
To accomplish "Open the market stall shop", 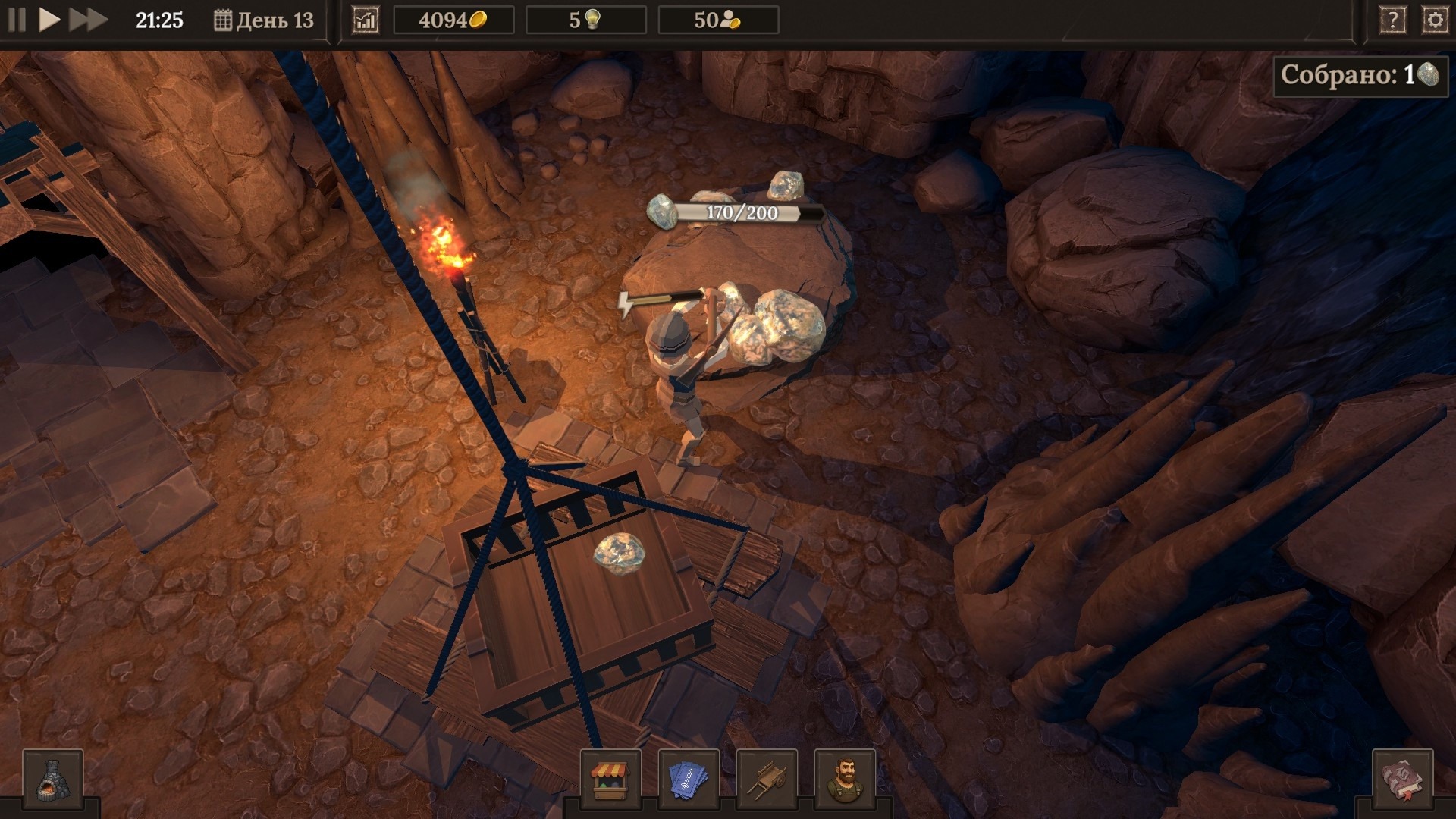I will 610,779.
